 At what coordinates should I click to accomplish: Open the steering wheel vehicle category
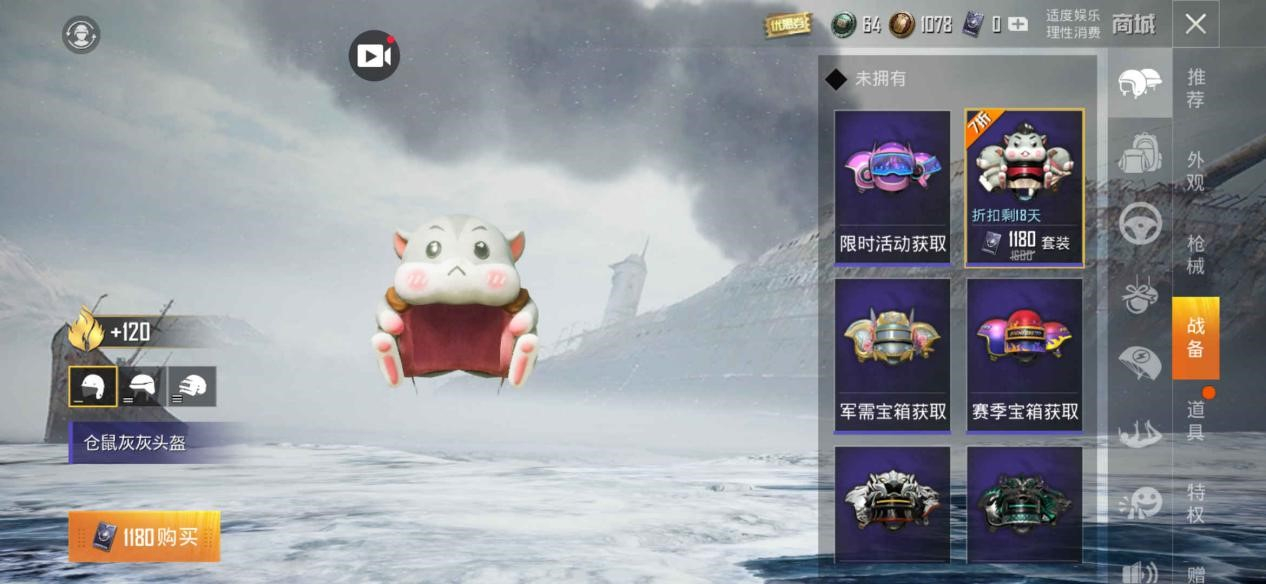tap(1140, 224)
